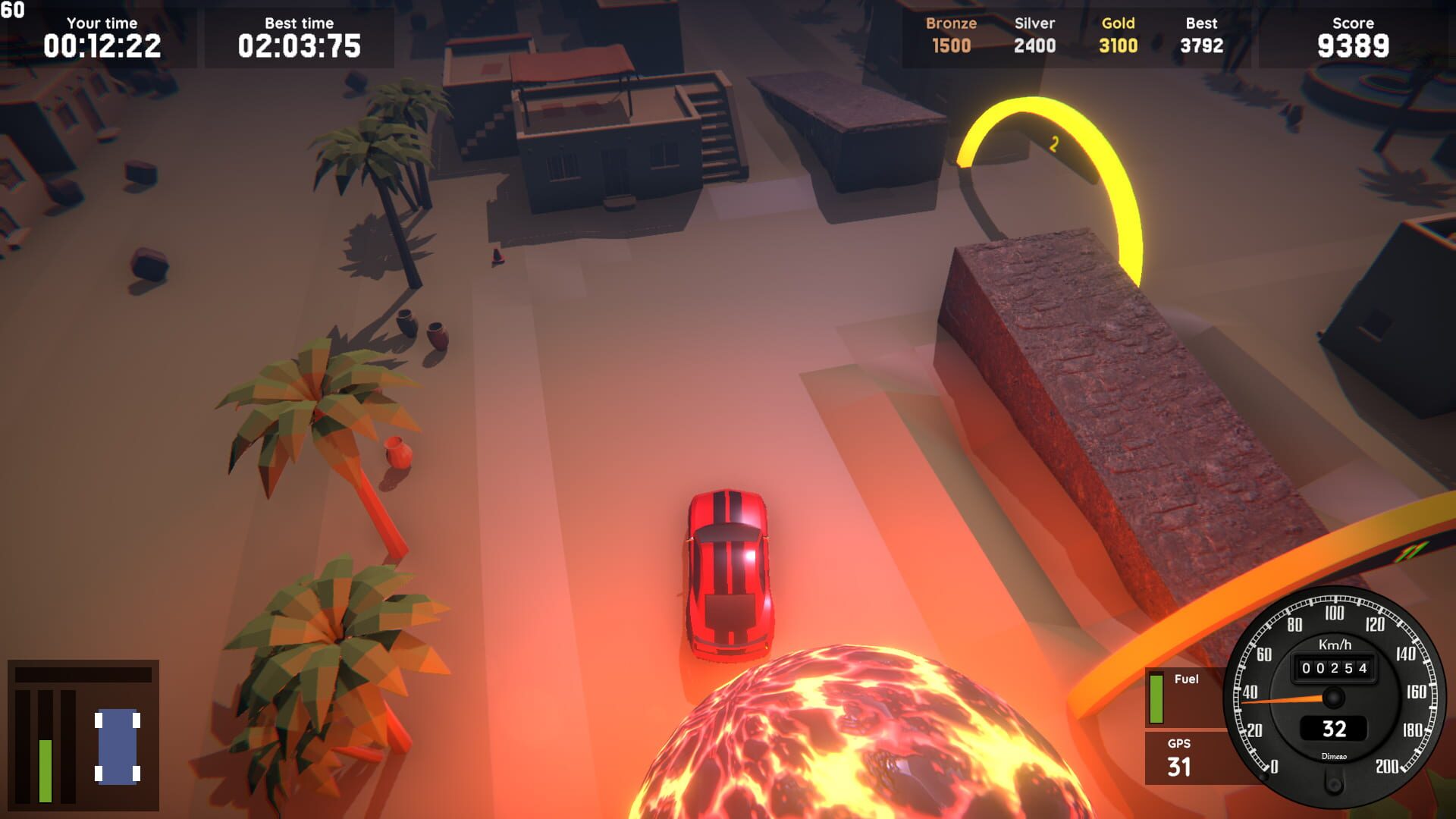Click the Silver medal target 2400

[1035, 45]
